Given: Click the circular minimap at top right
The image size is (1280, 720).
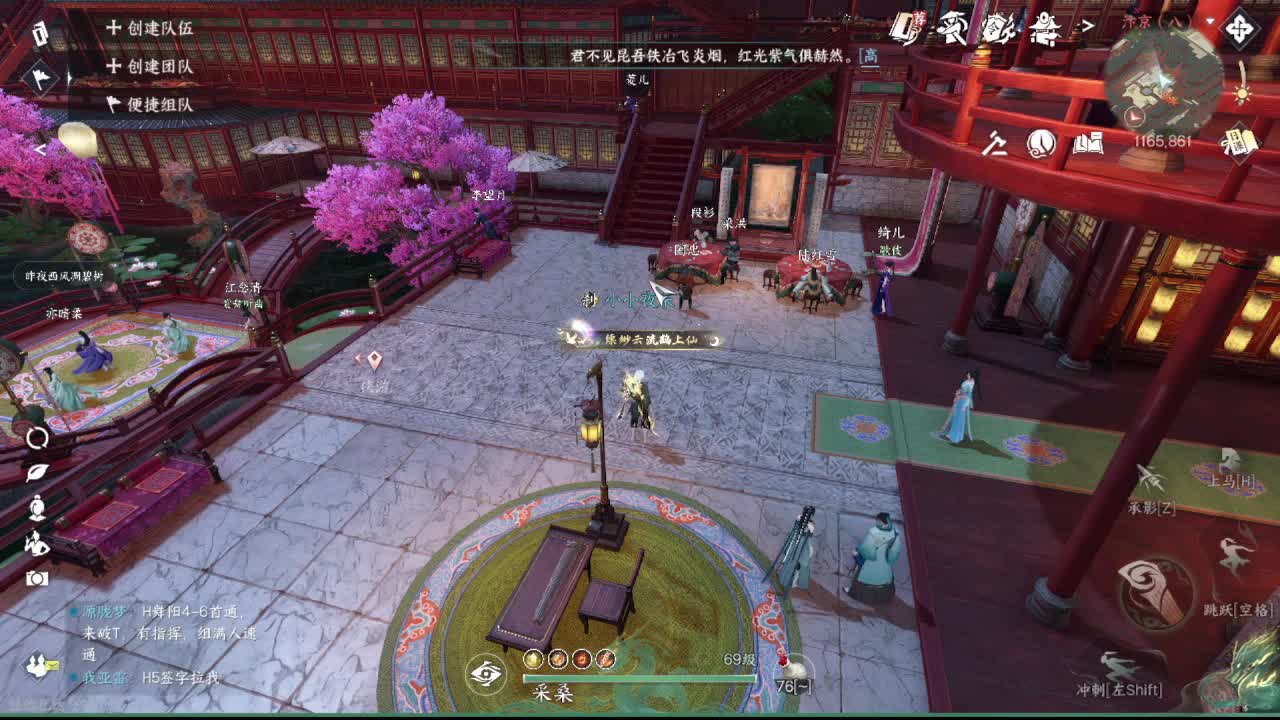Looking at the screenshot, I should pyautogui.click(x=1165, y=75).
